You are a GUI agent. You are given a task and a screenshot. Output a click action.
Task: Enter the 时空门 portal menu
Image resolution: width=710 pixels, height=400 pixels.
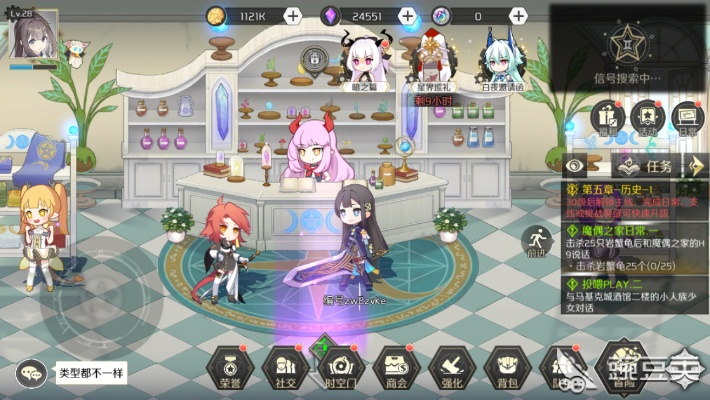coord(340,365)
